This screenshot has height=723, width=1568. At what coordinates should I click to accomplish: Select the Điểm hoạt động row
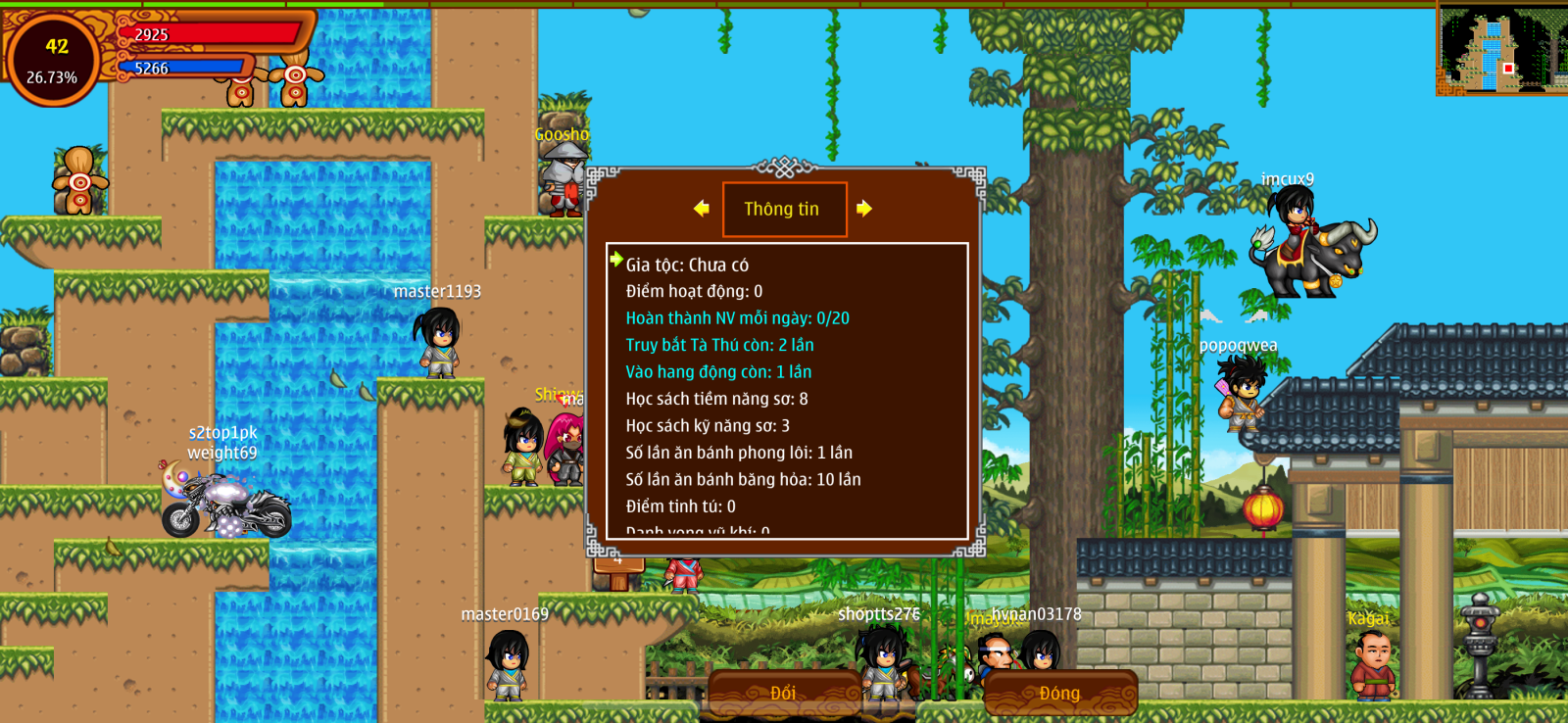tap(694, 291)
